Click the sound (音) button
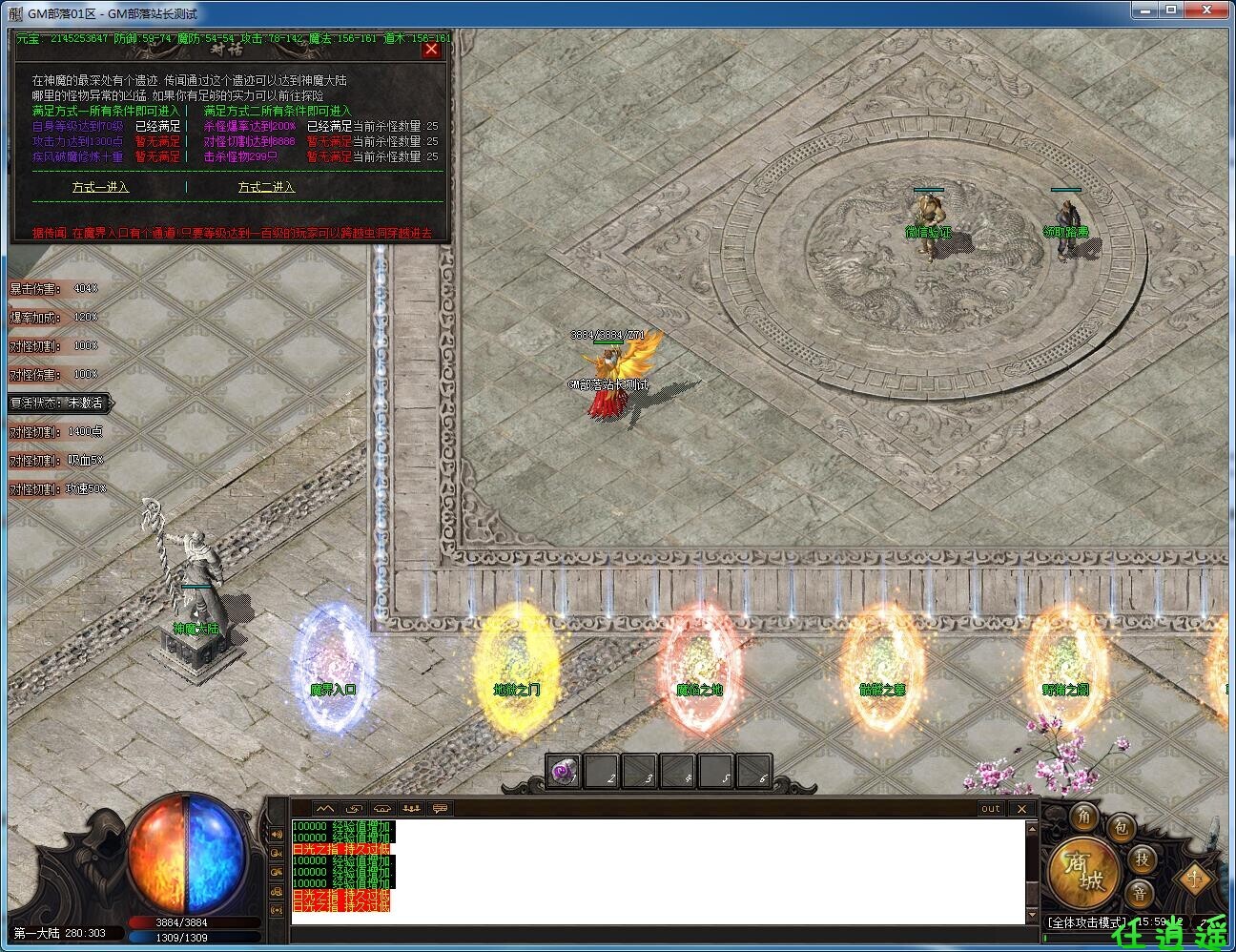Image resolution: width=1236 pixels, height=952 pixels. (x=1142, y=893)
